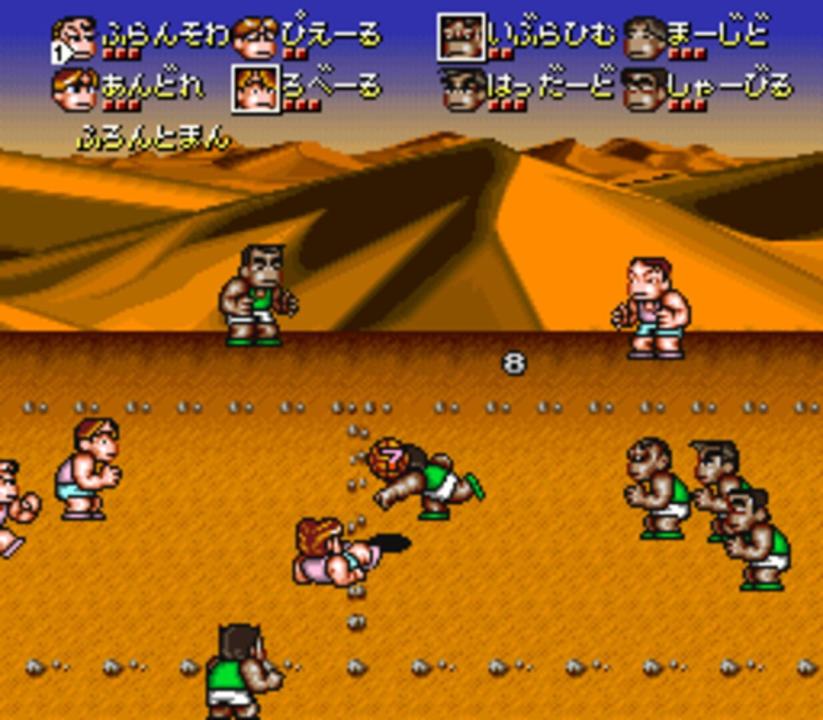Click the はっだーど opponent portrait
Screen dimensions: 823x720
tap(461, 88)
